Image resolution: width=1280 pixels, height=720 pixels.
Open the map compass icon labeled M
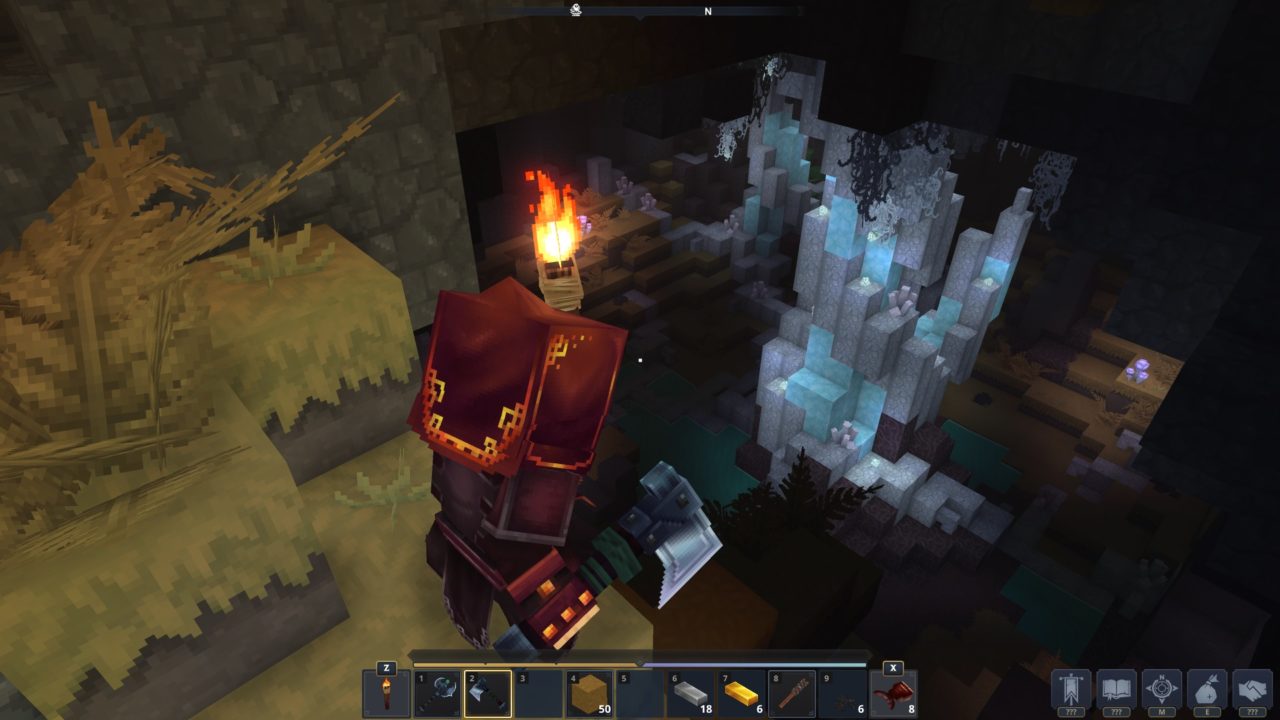1162,686
